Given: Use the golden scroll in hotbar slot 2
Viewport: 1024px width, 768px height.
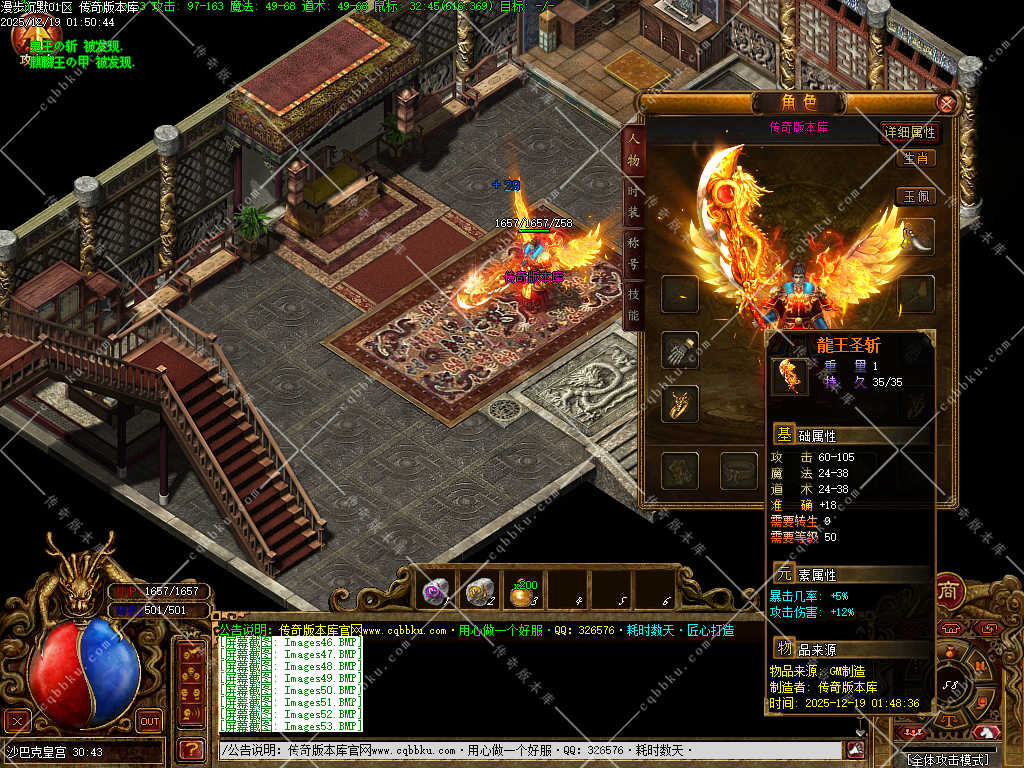Looking at the screenshot, I should [x=479, y=591].
